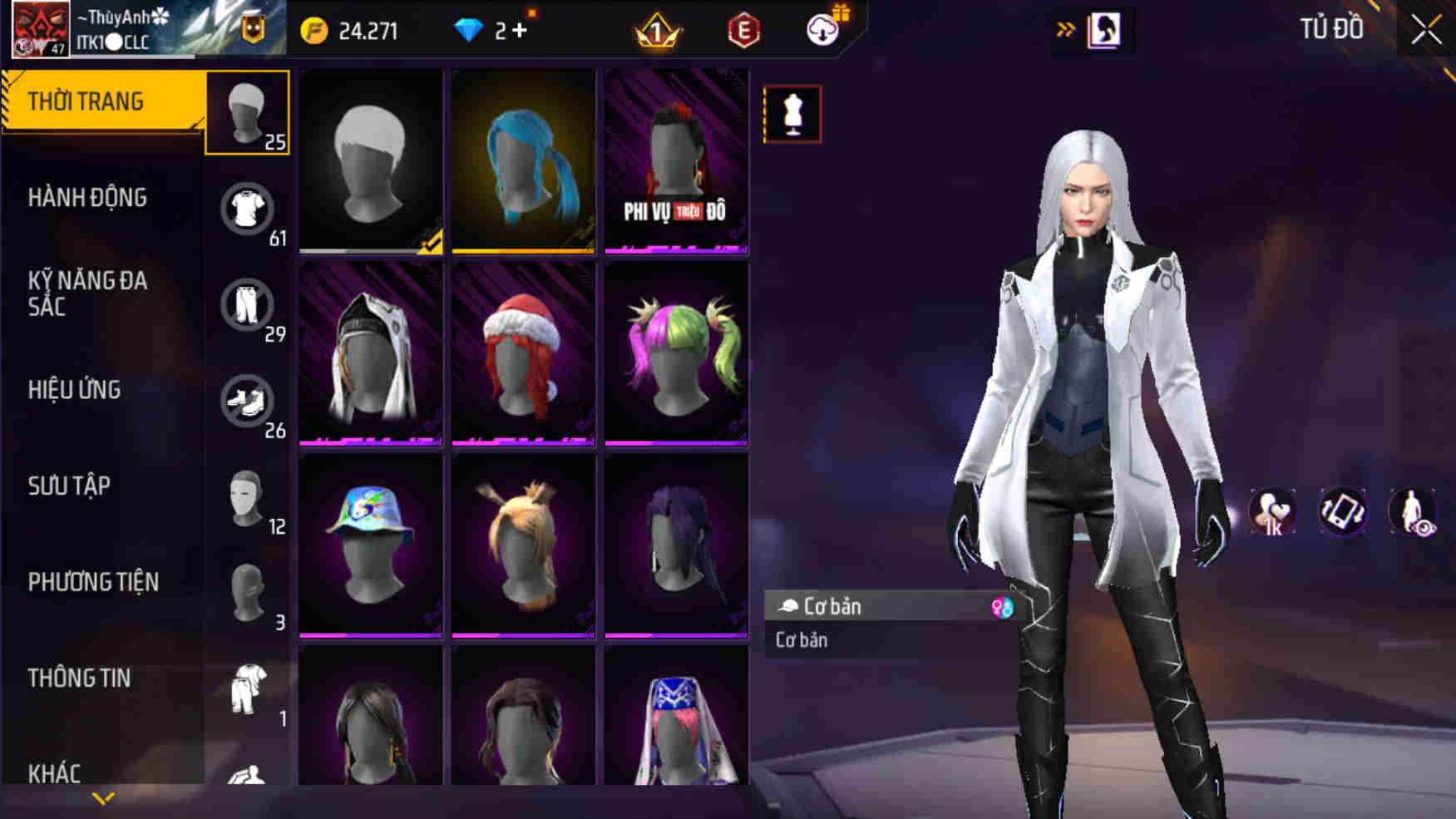Select the KHÁC tab in the sidebar

pyautogui.click(x=52, y=773)
